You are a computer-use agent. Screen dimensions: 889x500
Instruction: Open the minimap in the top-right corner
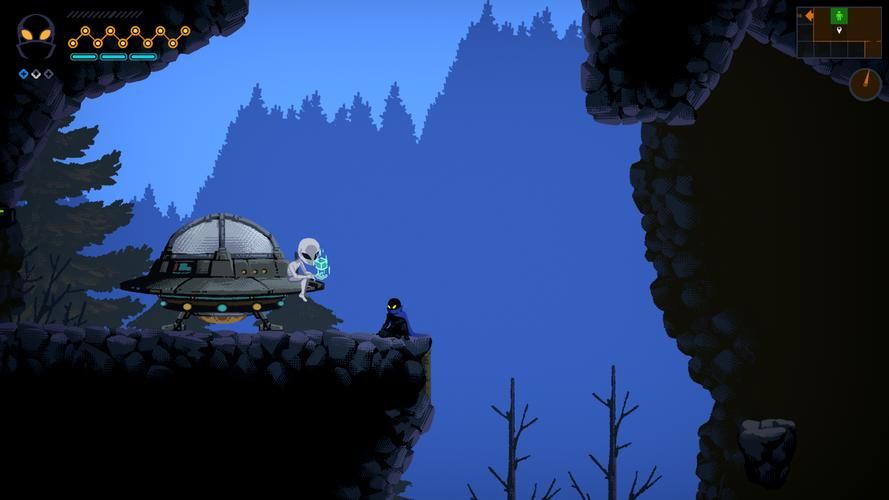(840, 32)
